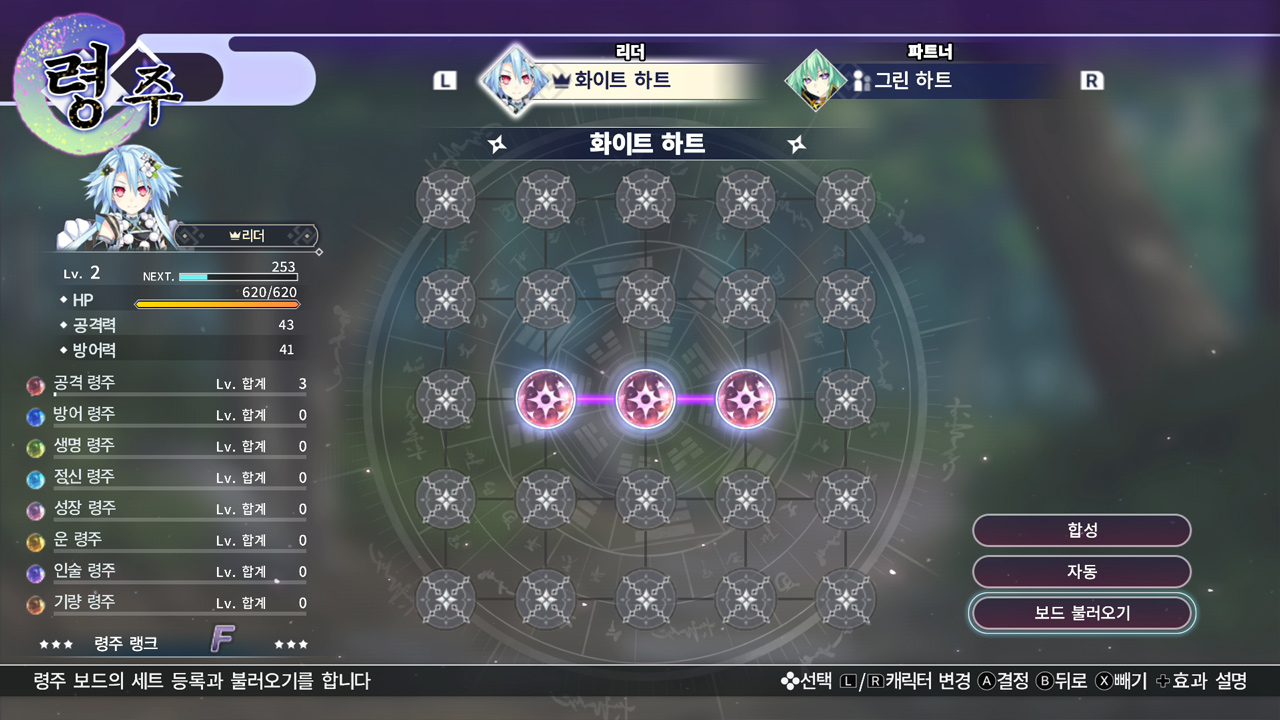Image resolution: width=1280 pixels, height=720 pixels.
Task: Click the center equipped spirit gem on board
Action: click(x=645, y=397)
